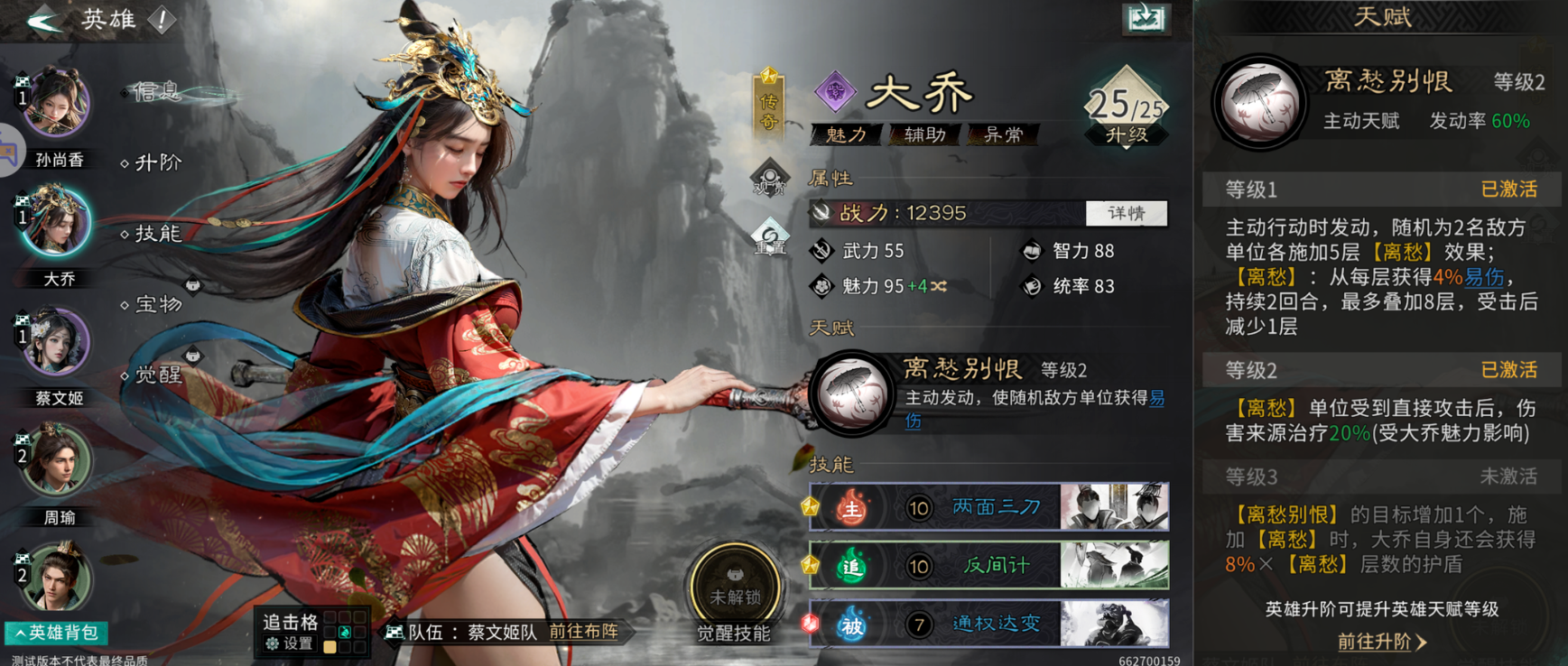Screen dimensions: 1568x666
Task: Click the 设置 gear beside 追击格
Action: (271, 643)
